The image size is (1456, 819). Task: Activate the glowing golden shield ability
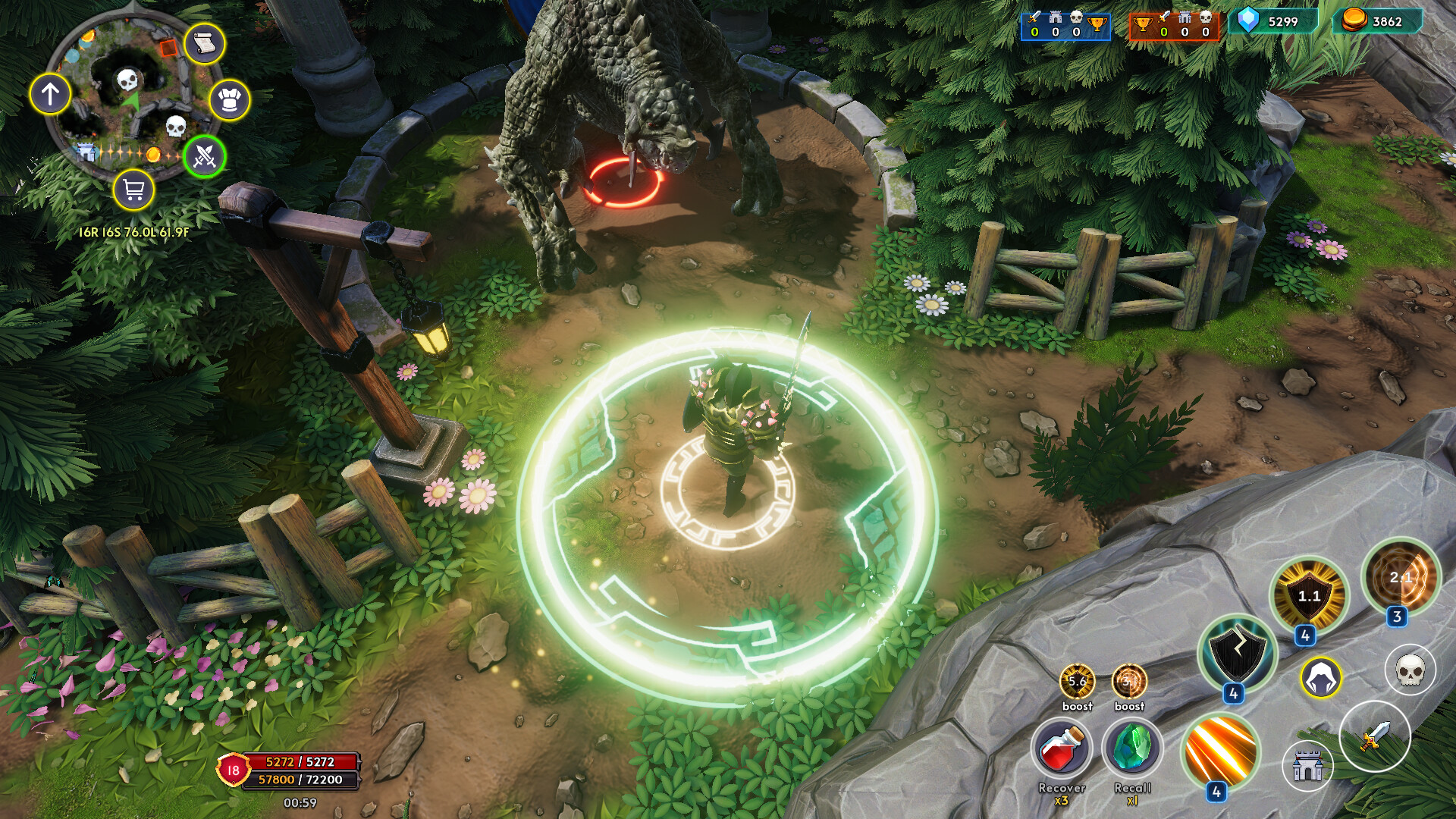tap(1309, 596)
